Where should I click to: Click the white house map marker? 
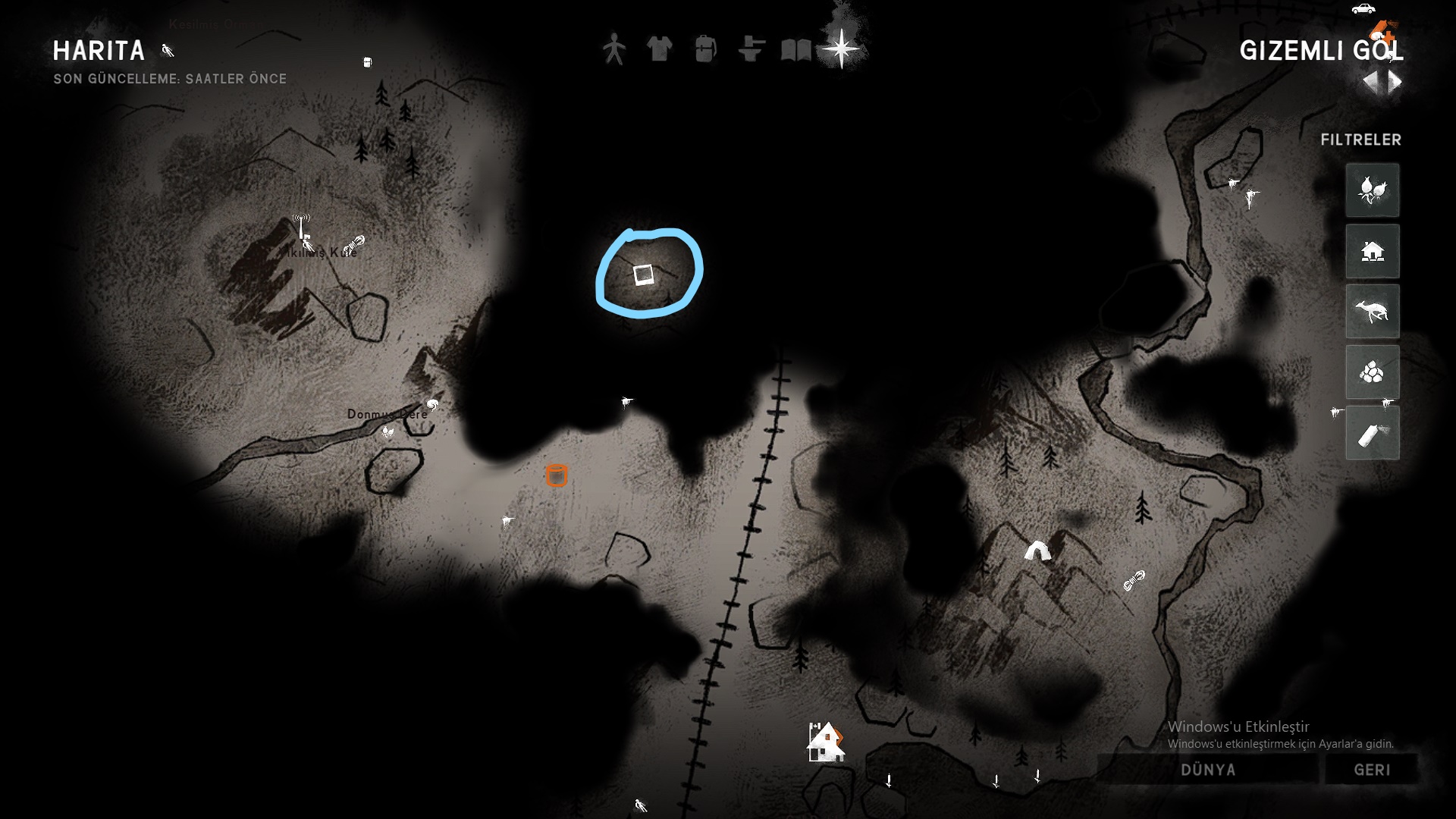tap(825, 742)
